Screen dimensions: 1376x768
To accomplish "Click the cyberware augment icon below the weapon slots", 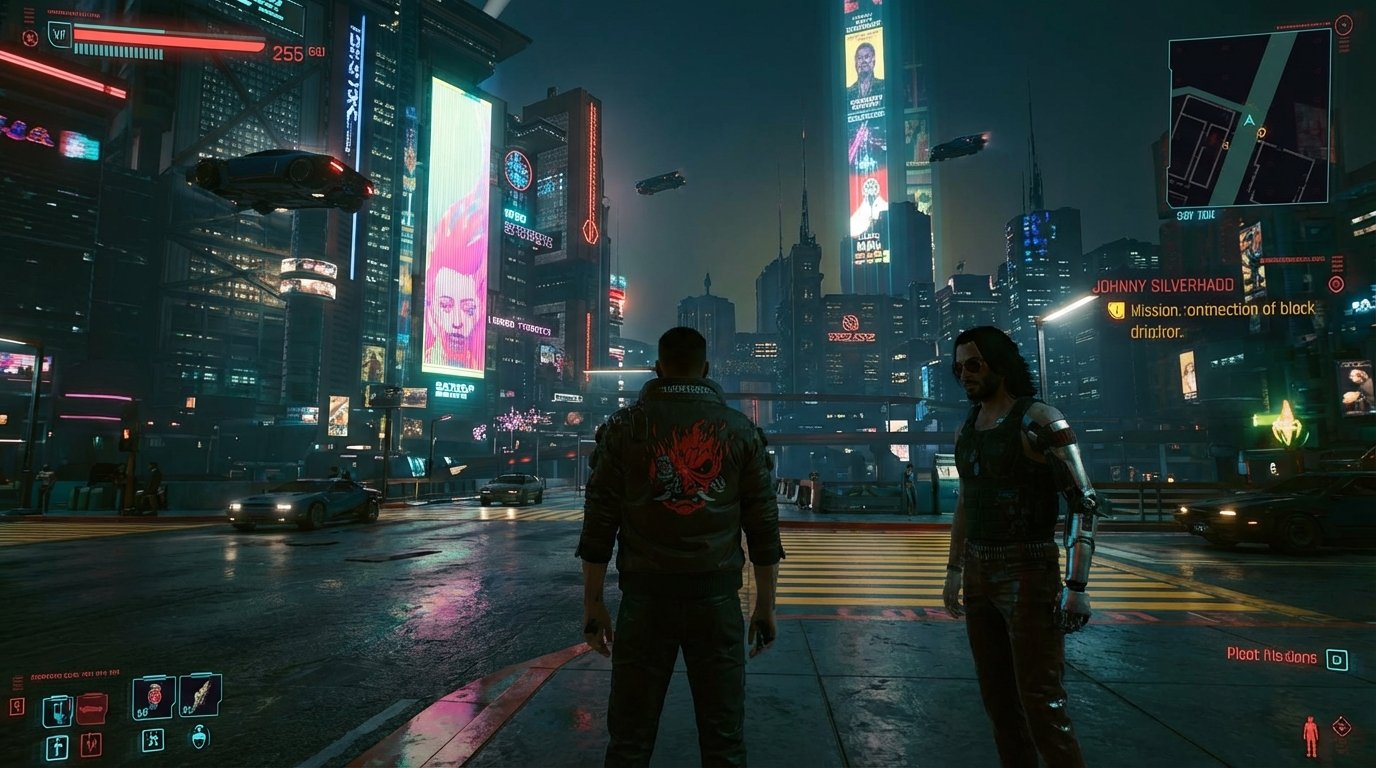I will point(153,741).
